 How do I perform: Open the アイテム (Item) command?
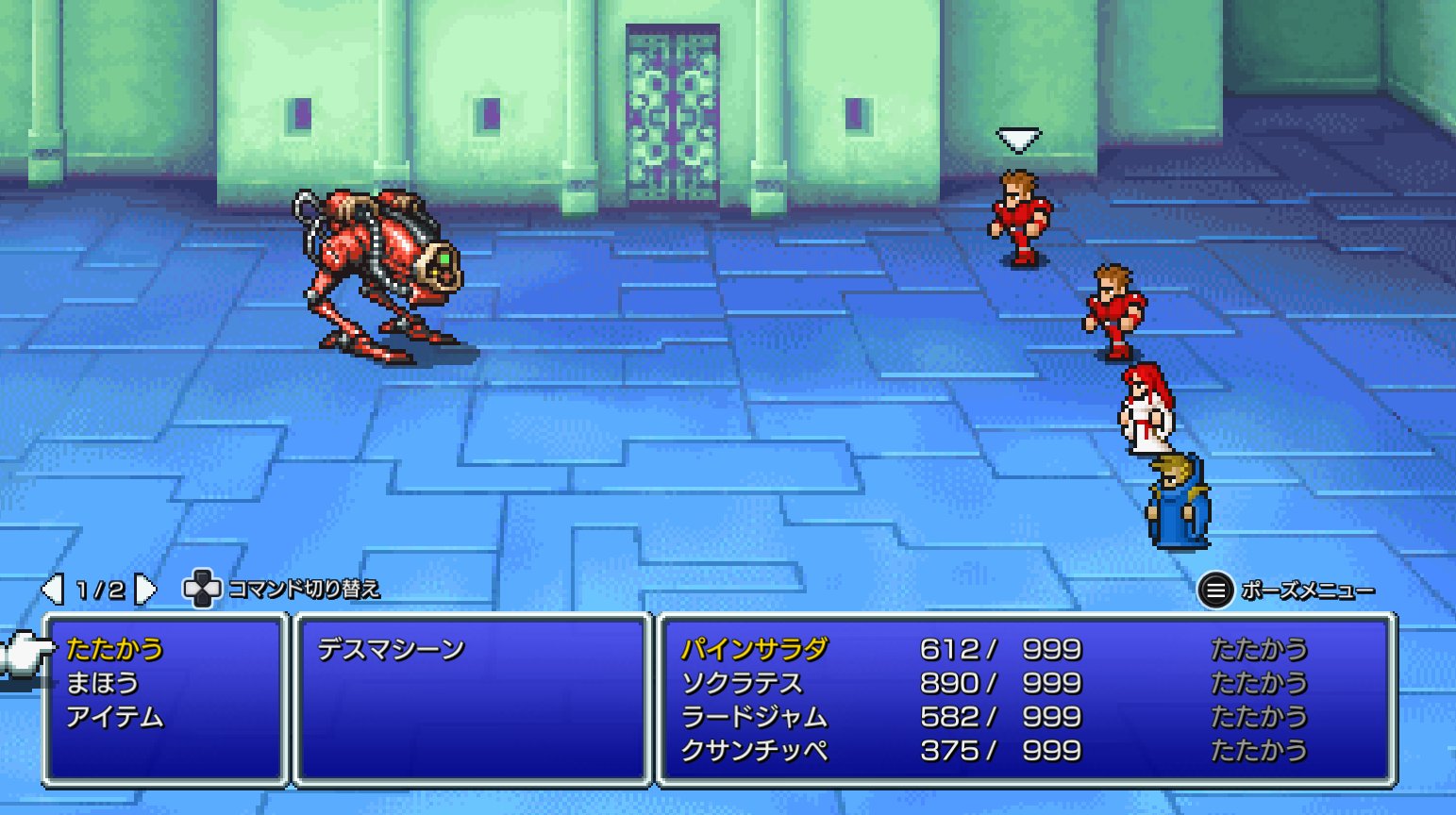114,717
